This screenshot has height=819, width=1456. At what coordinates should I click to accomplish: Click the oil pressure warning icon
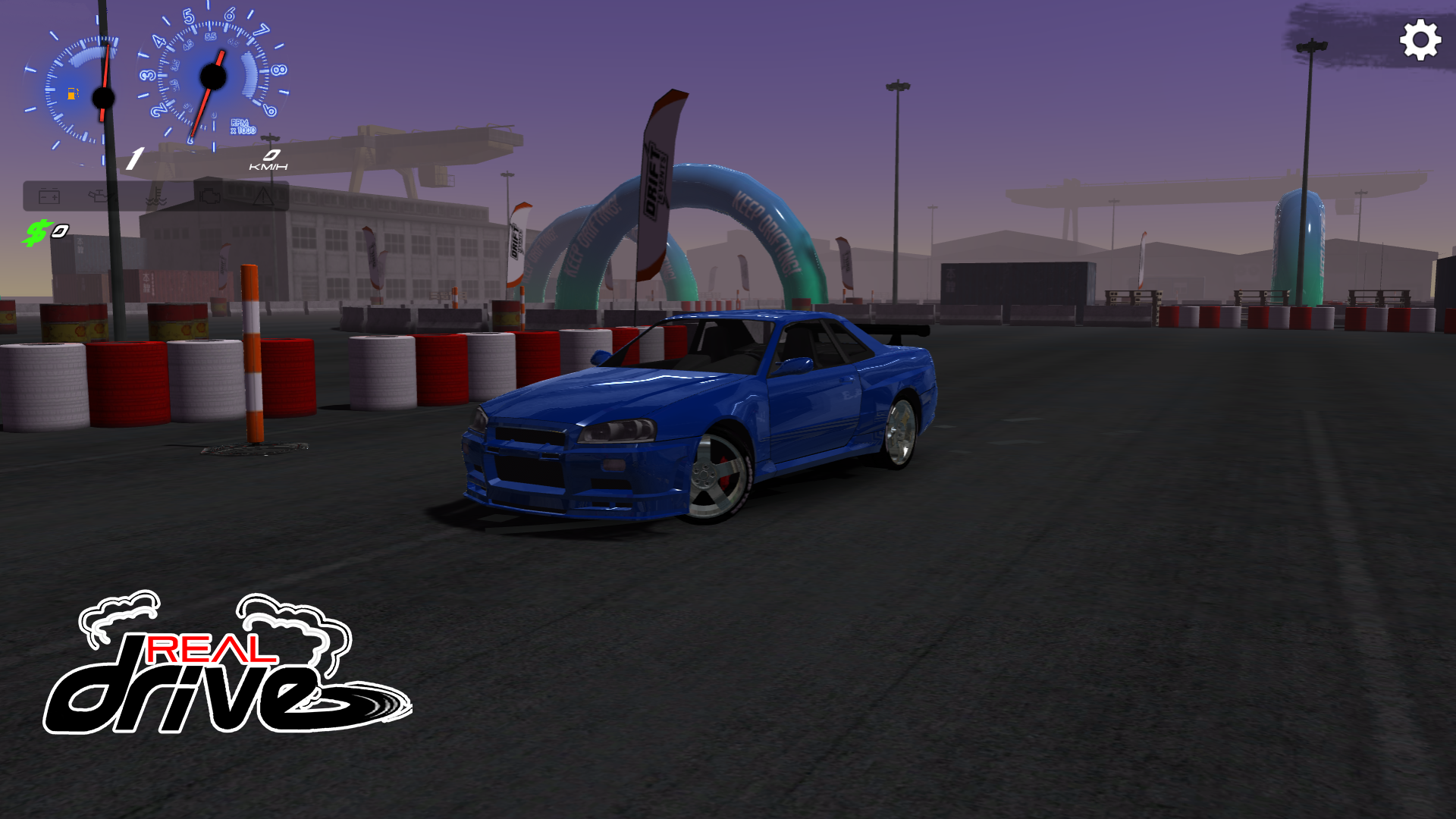pyautogui.click(x=101, y=194)
